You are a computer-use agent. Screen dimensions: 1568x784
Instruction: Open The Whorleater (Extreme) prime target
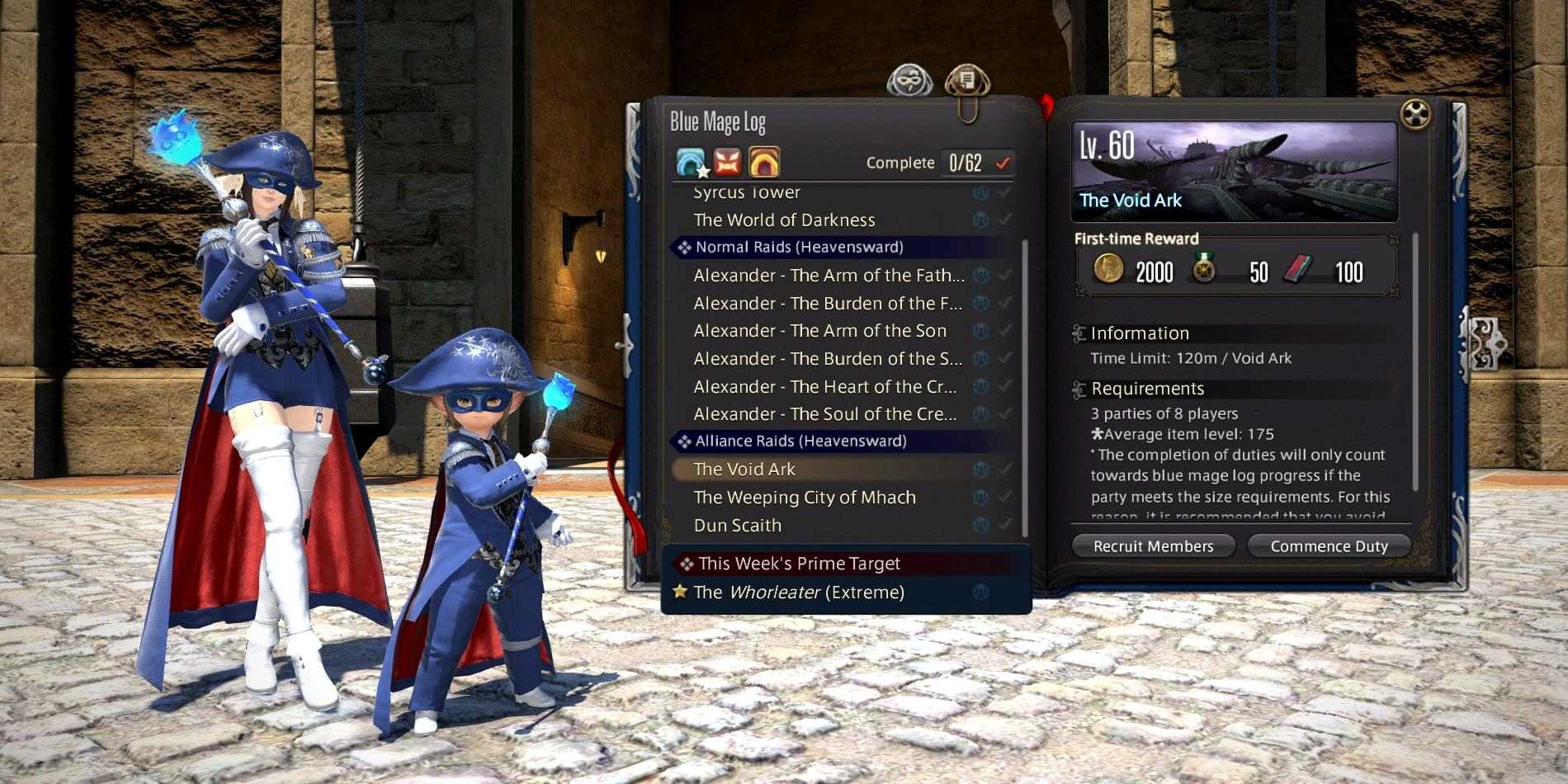[798, 593]
